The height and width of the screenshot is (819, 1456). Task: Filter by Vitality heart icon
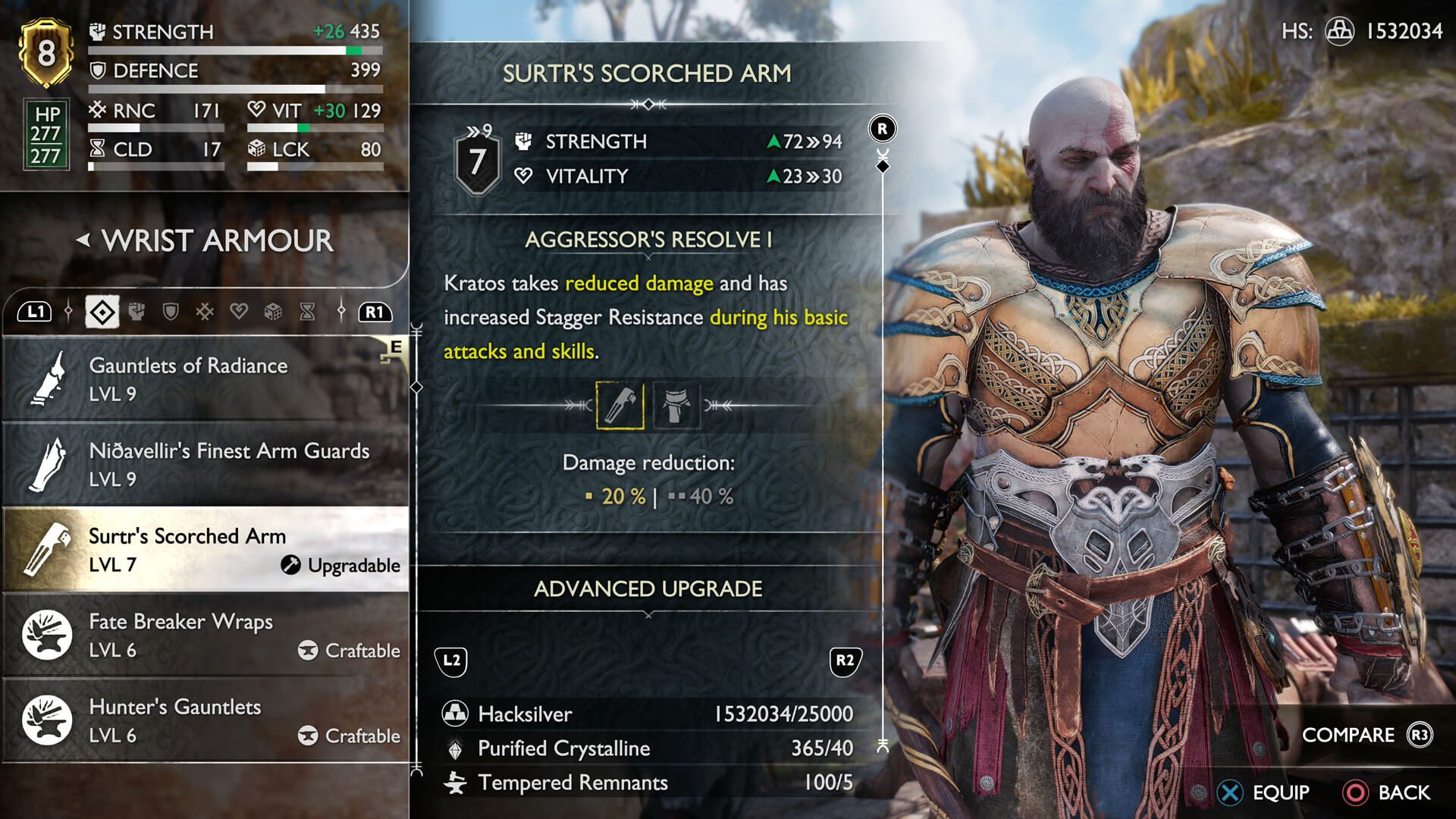coord(239,312)
